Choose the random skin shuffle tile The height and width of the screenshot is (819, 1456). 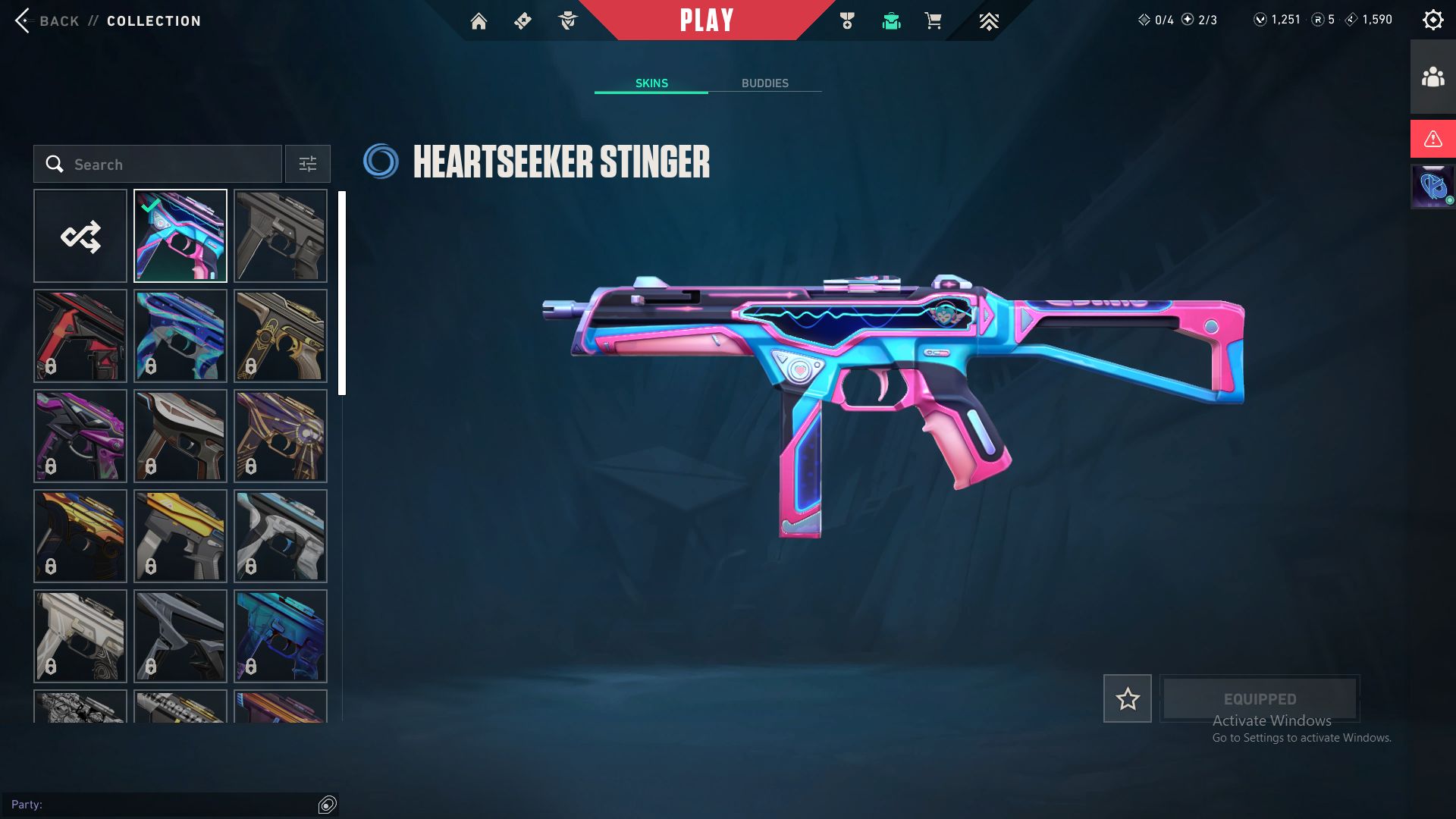80,237
